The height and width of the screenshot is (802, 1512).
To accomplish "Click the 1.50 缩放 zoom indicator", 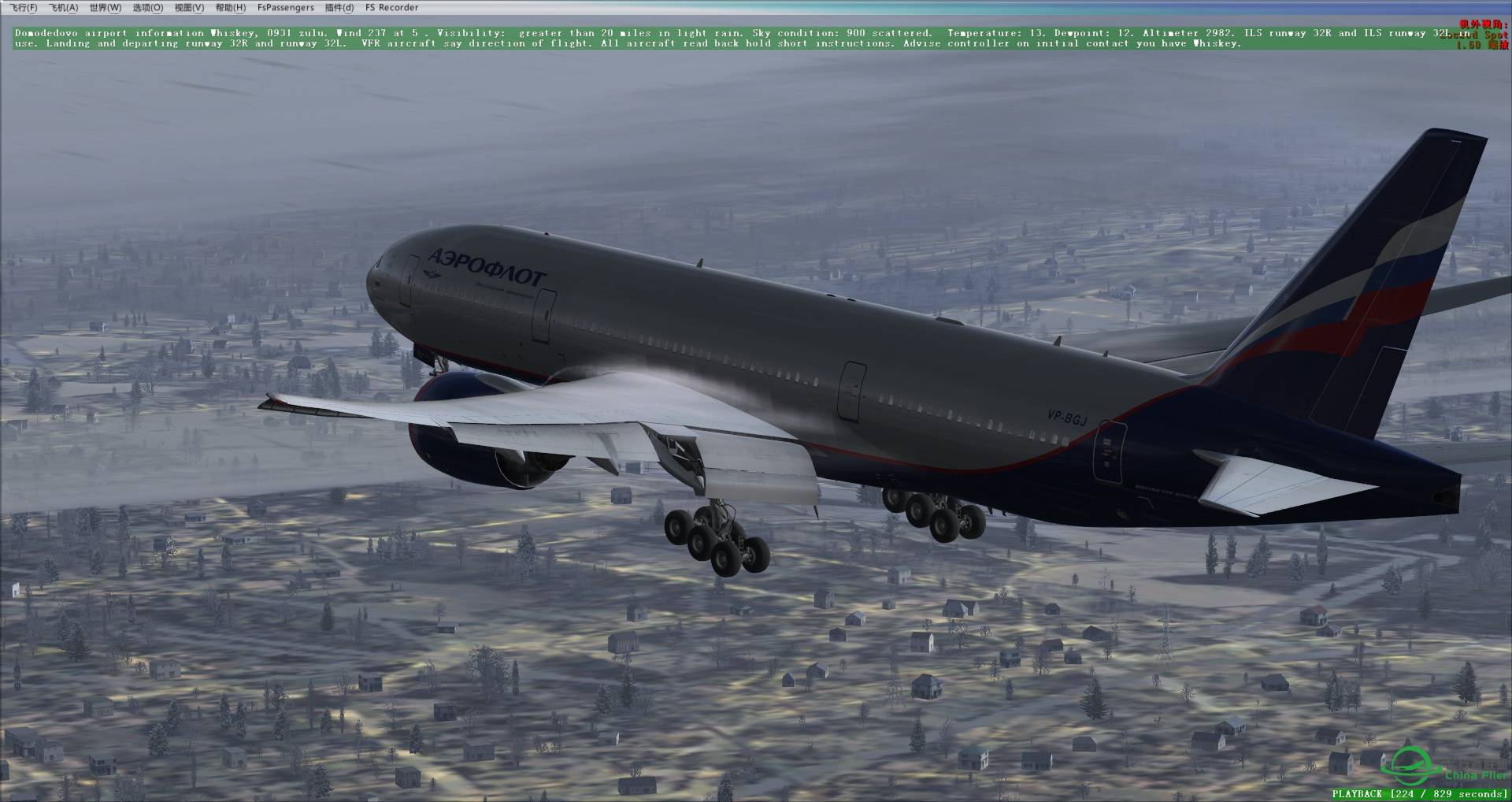I will (1483, 46).
